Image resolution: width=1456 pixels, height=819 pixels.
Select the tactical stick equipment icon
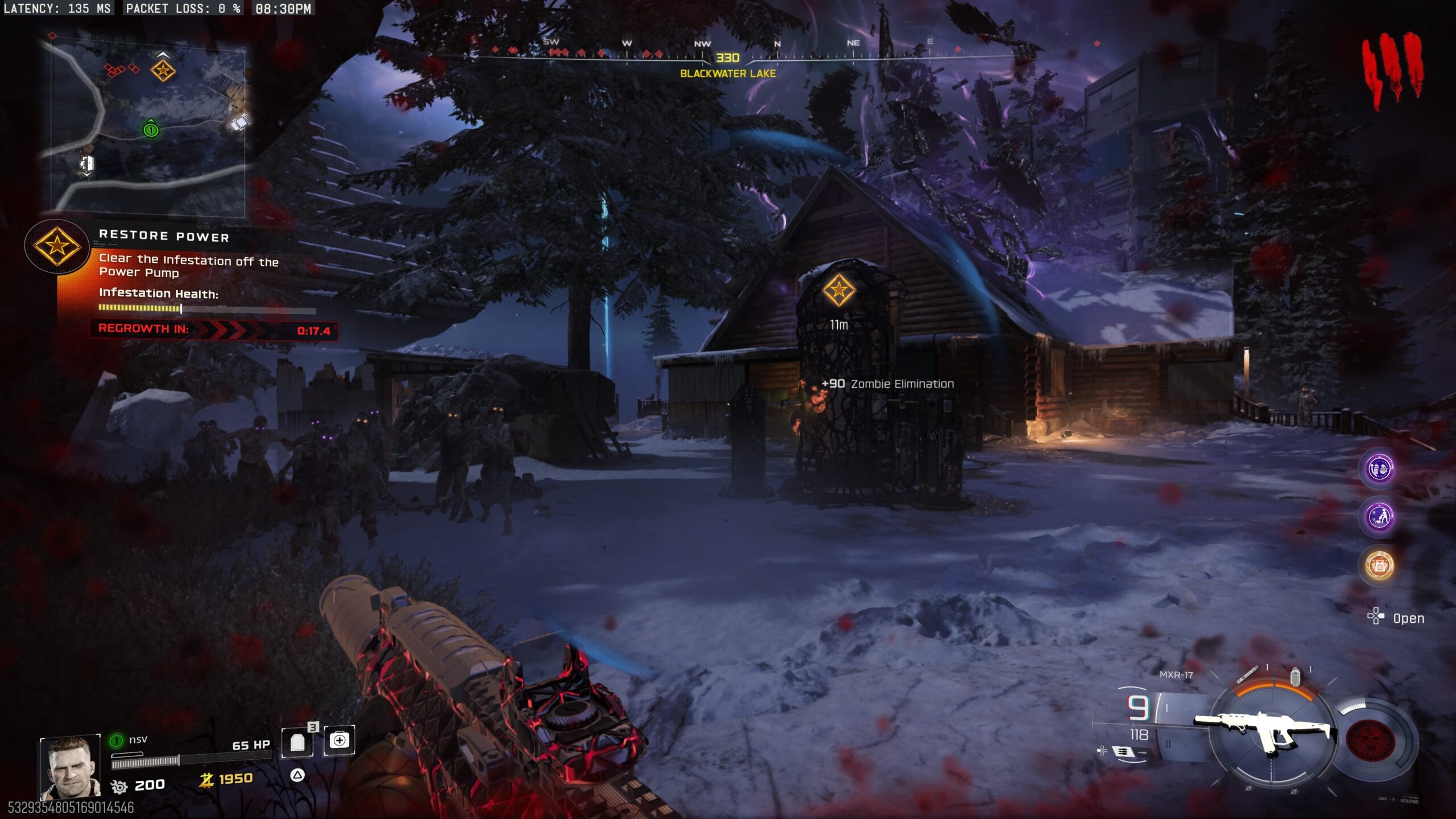1247,675
